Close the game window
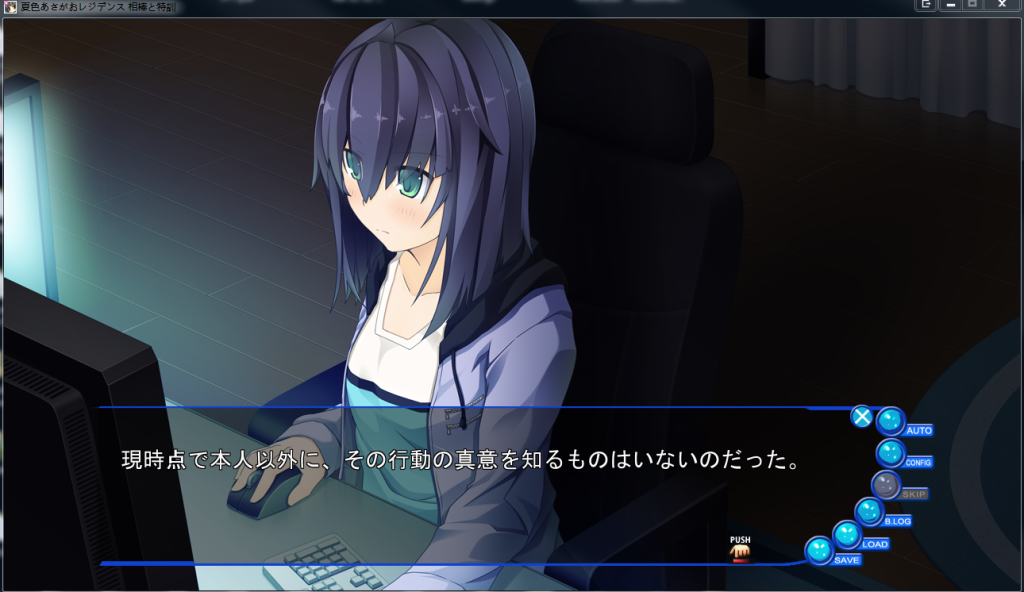Screen dimensions: 1024x592 (x=1002, y=5)
